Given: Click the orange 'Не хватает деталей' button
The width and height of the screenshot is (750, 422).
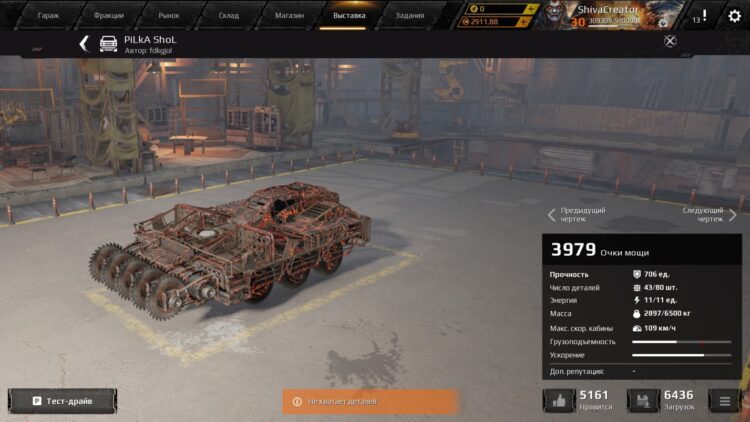Looking at the screenshot, I should (x=370, y=401).
